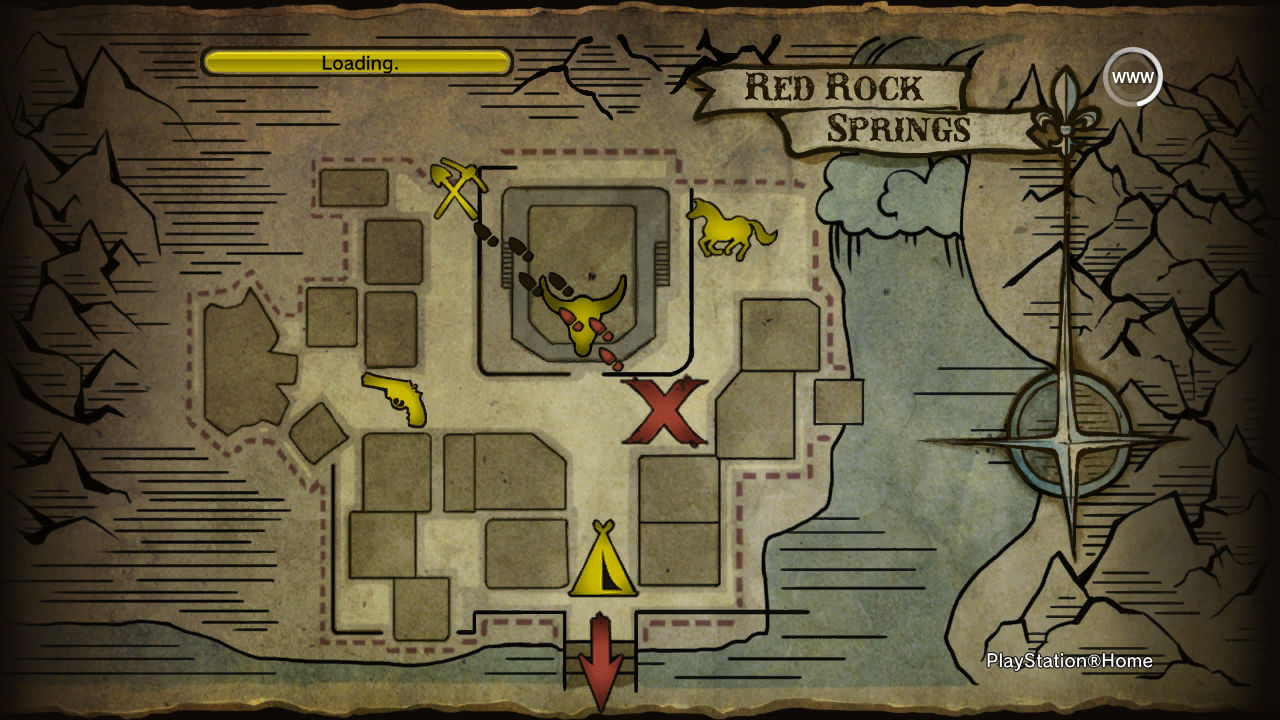Select the crossed pickaxes map marker
Screen dimensions: 1280x720
pos(458,189)
